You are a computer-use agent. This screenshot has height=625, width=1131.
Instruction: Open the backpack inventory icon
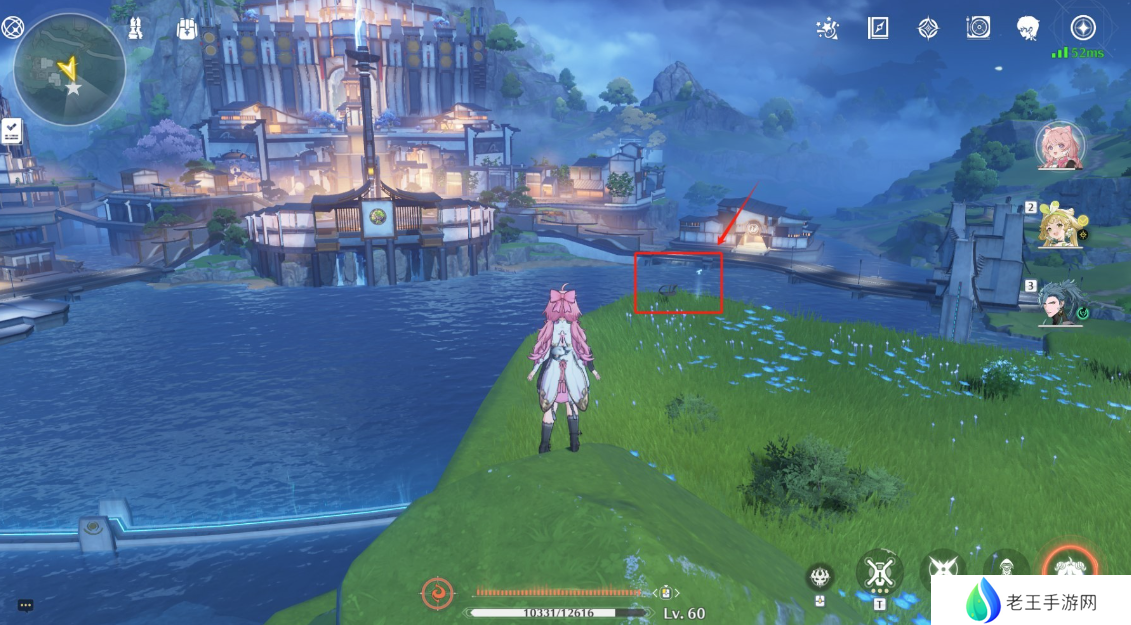[187, 29]
